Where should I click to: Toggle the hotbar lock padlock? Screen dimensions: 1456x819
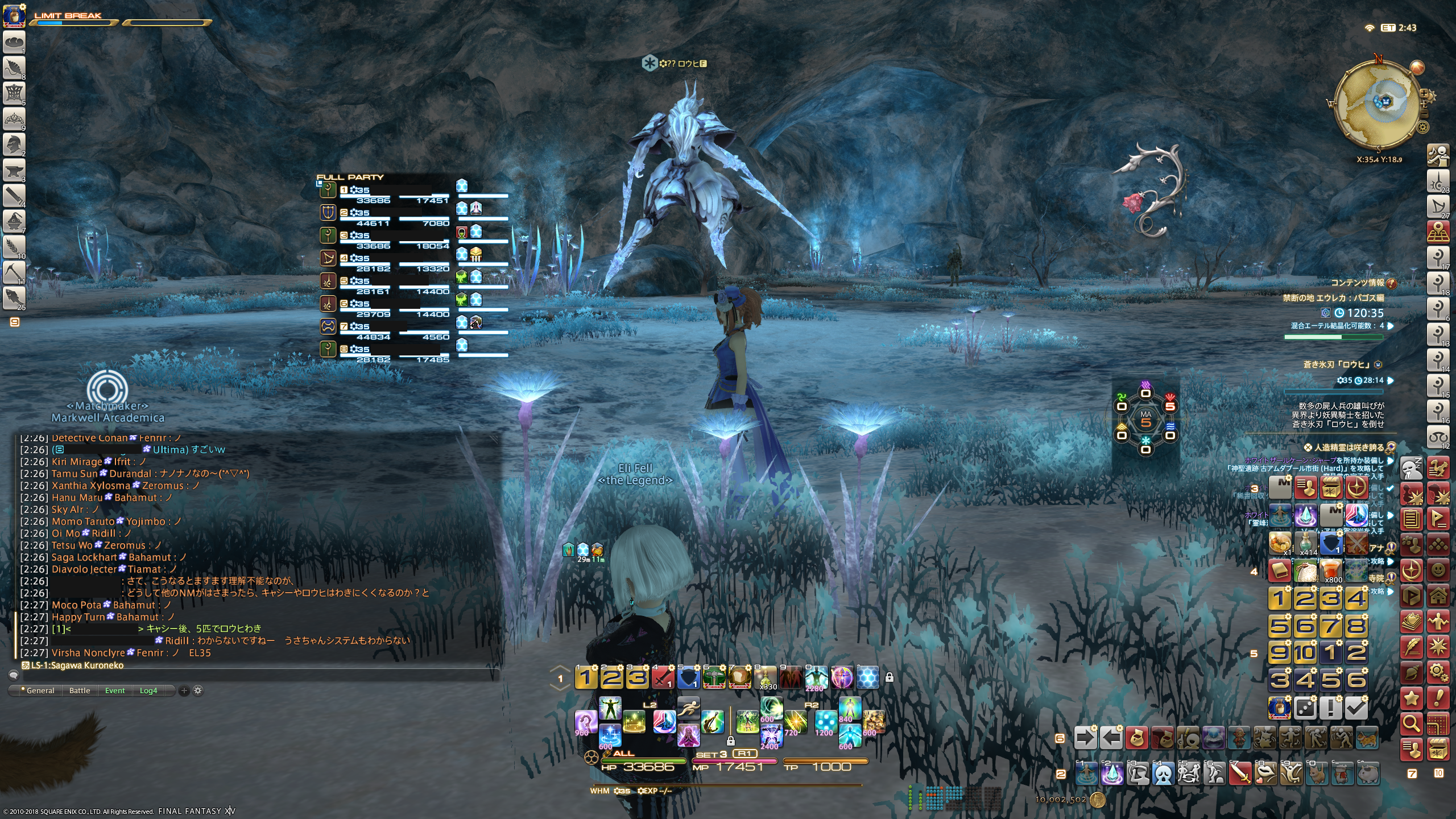tap(890, 677)
